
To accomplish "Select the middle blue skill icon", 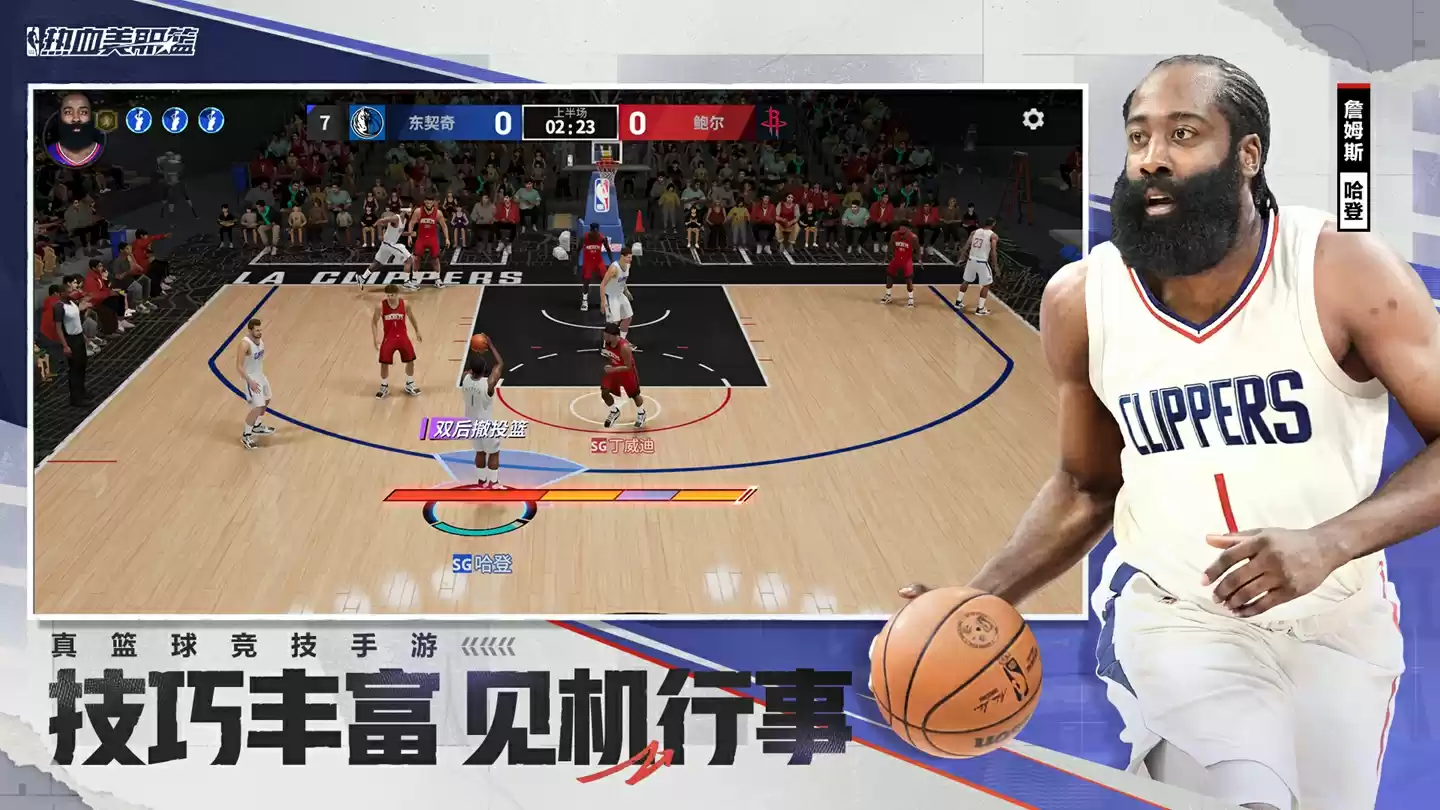I will point(176,118).
